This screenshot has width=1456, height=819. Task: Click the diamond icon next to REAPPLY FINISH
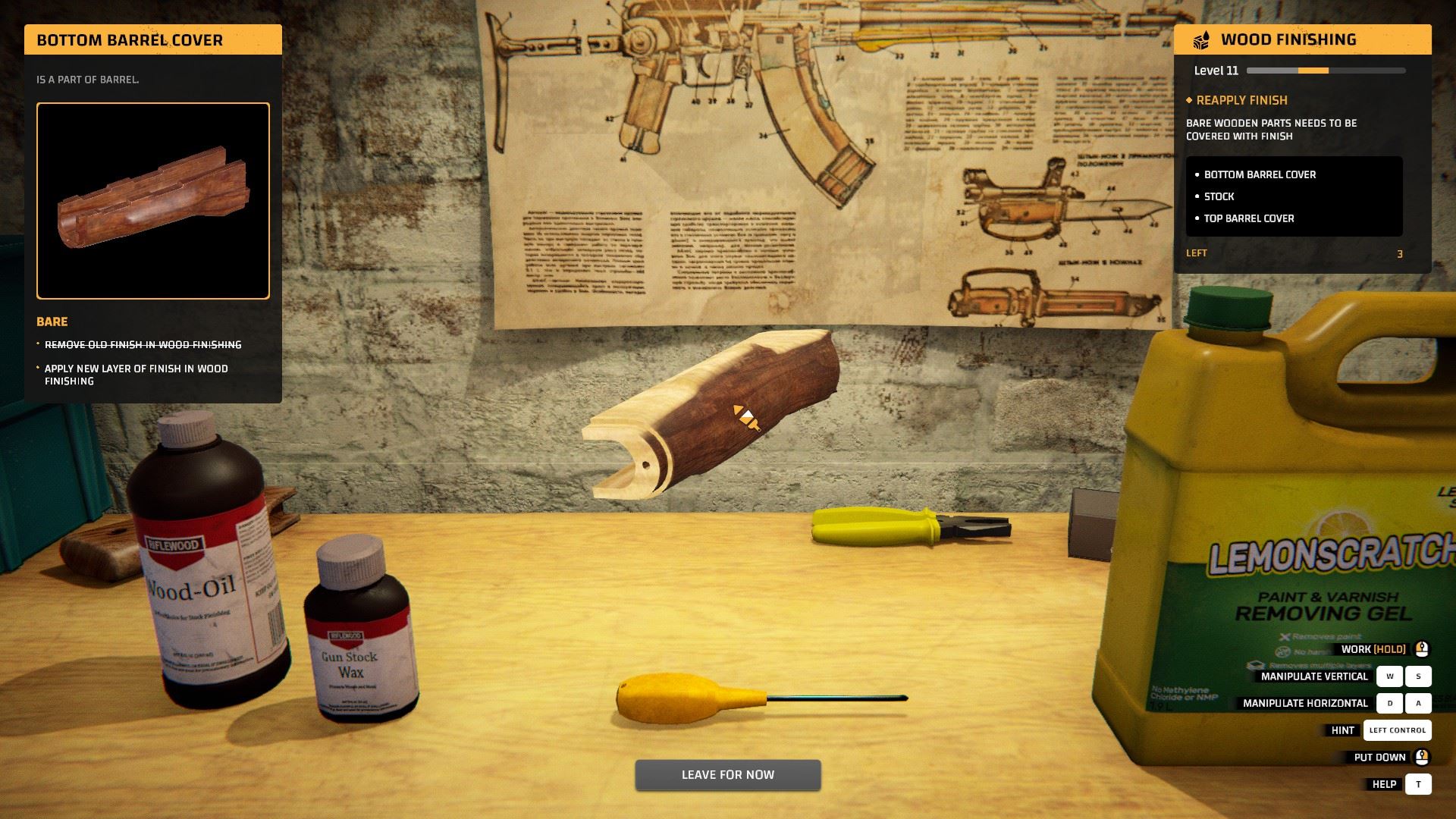[1190, 100]
